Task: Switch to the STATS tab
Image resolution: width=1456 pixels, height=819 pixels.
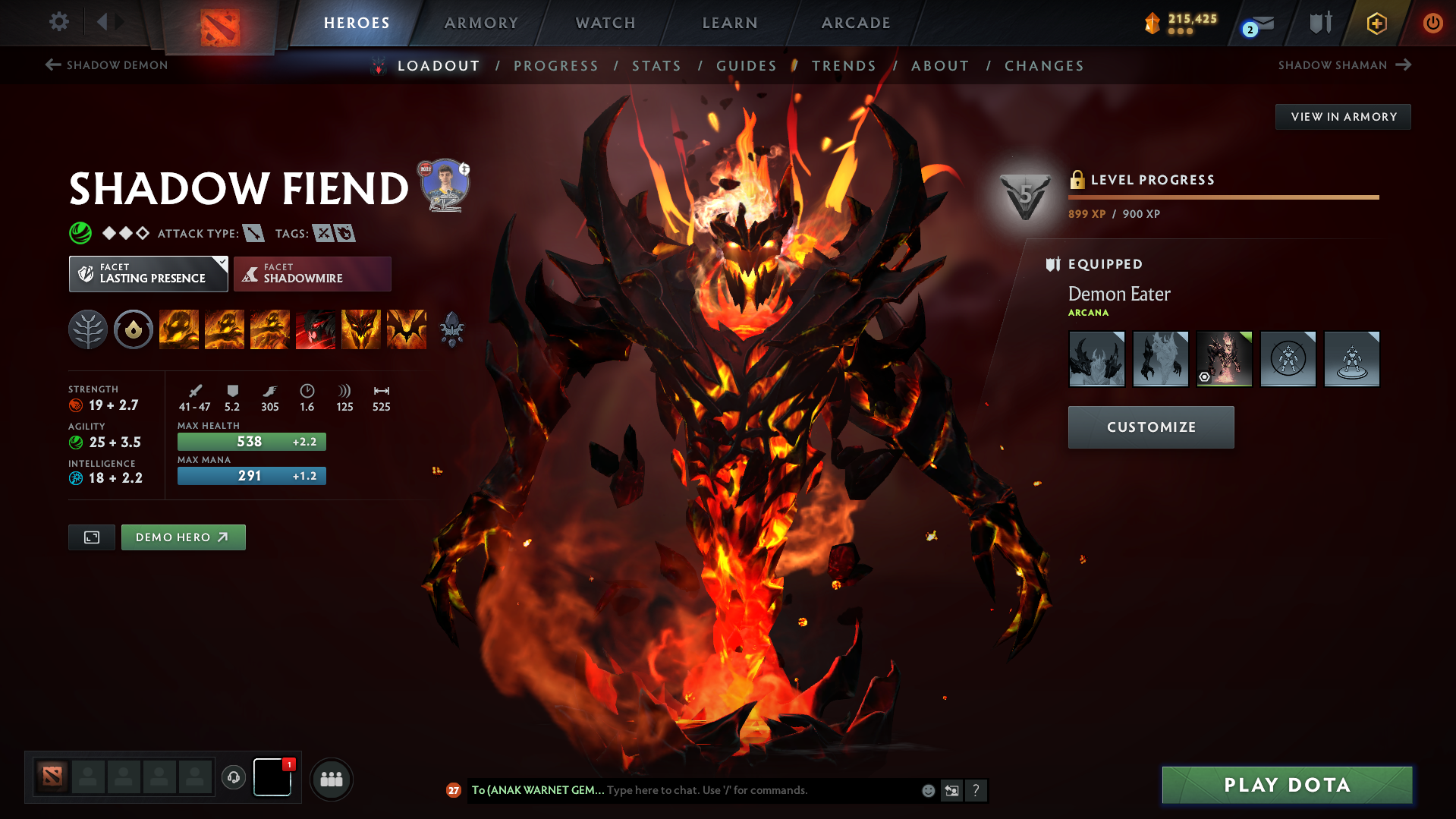Action: (x=656, y=66)
